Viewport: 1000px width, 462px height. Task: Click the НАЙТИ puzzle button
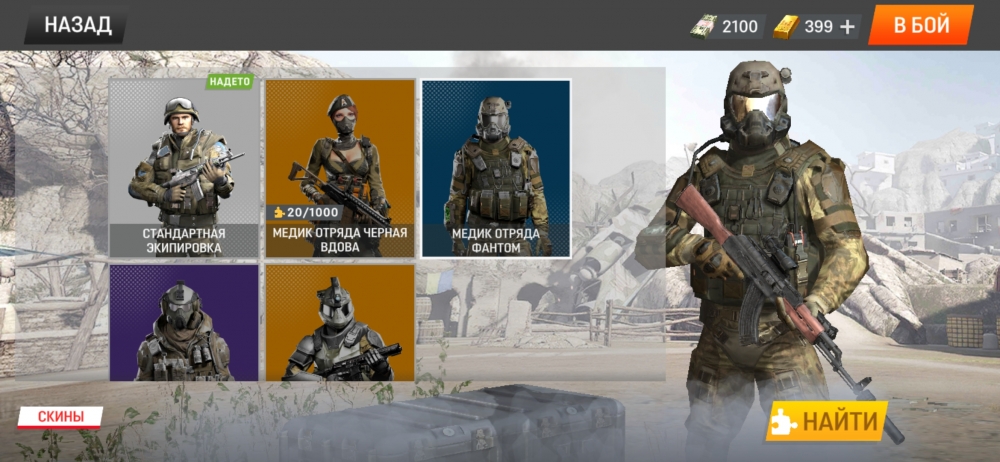tap(827, 421)
